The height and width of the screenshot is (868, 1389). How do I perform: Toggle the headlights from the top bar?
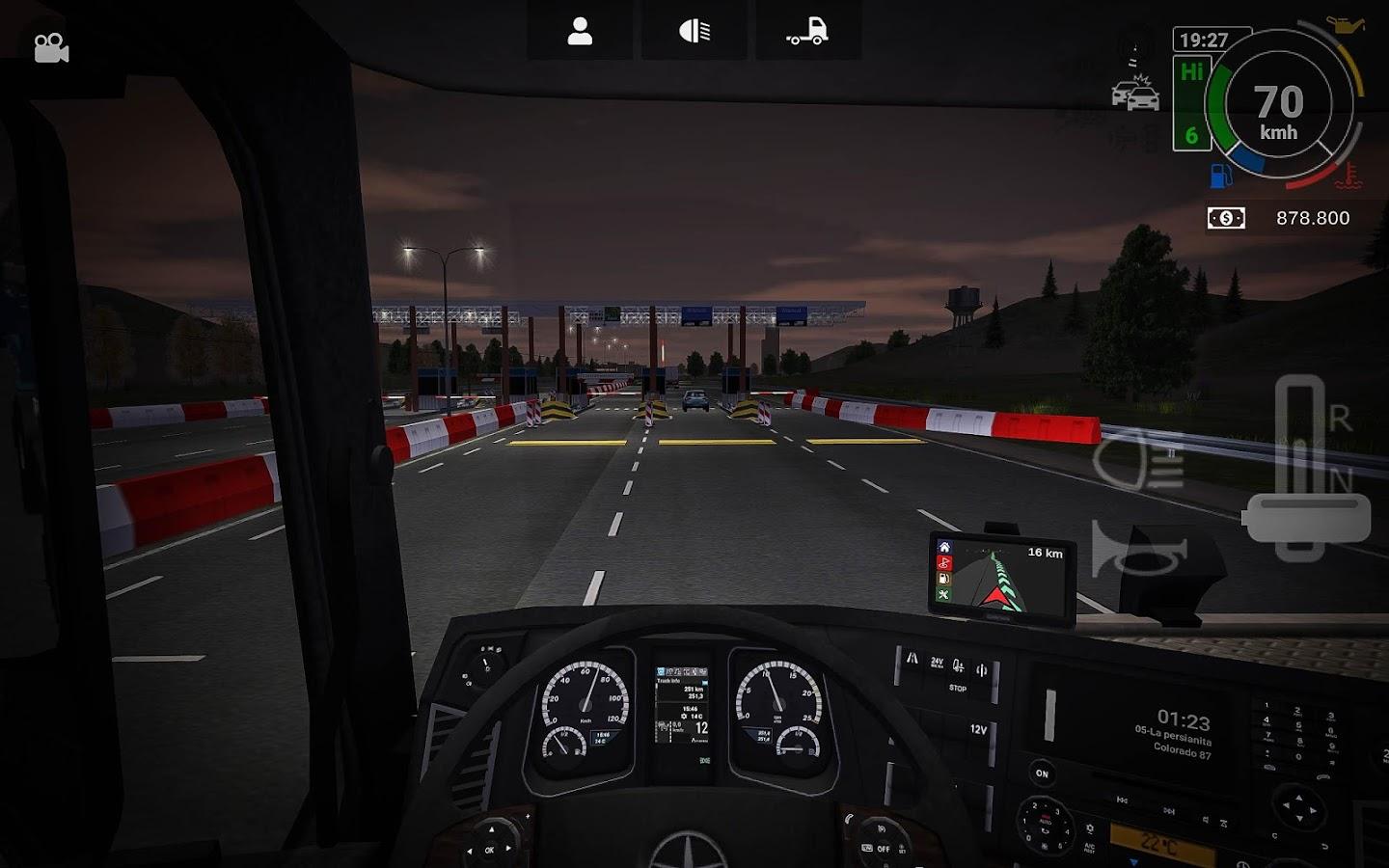694,32
